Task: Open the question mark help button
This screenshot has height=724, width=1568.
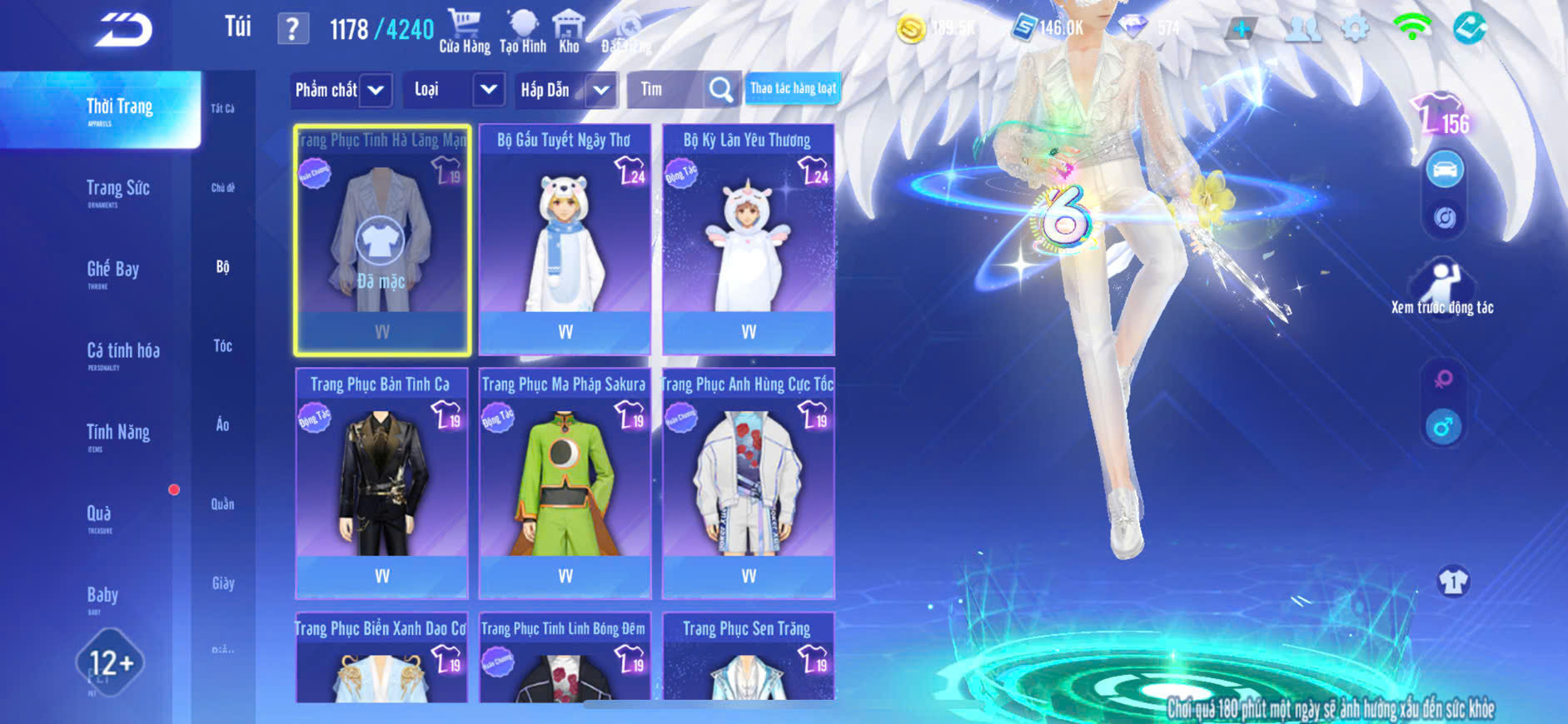Action: [x=292, y=29]
